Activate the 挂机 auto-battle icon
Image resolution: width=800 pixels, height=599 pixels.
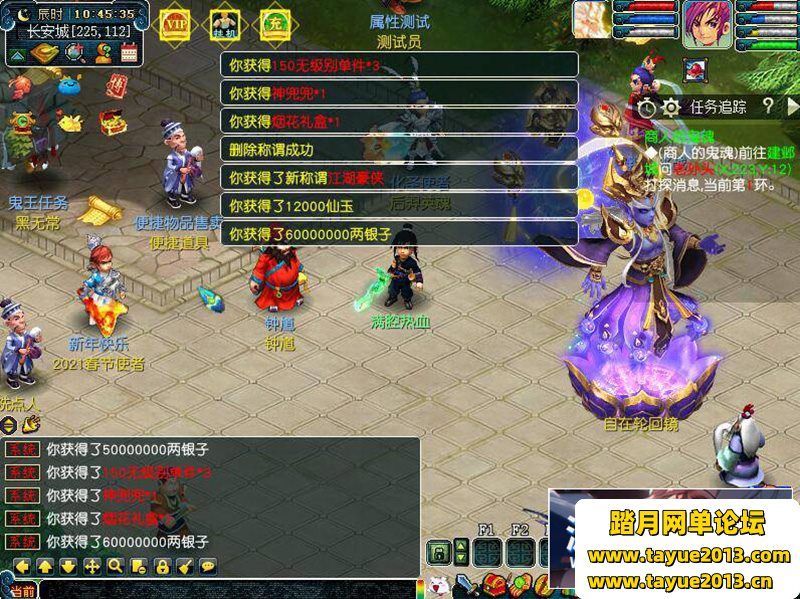click(223, 23)
